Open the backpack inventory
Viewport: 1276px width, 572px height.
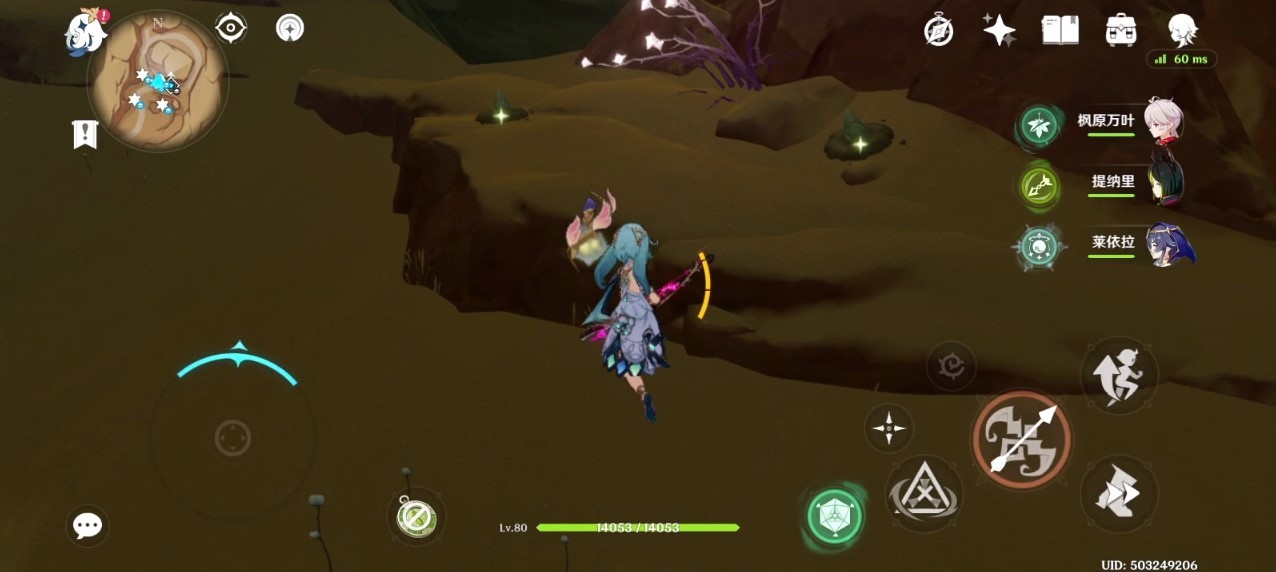tap(1121, 30)
